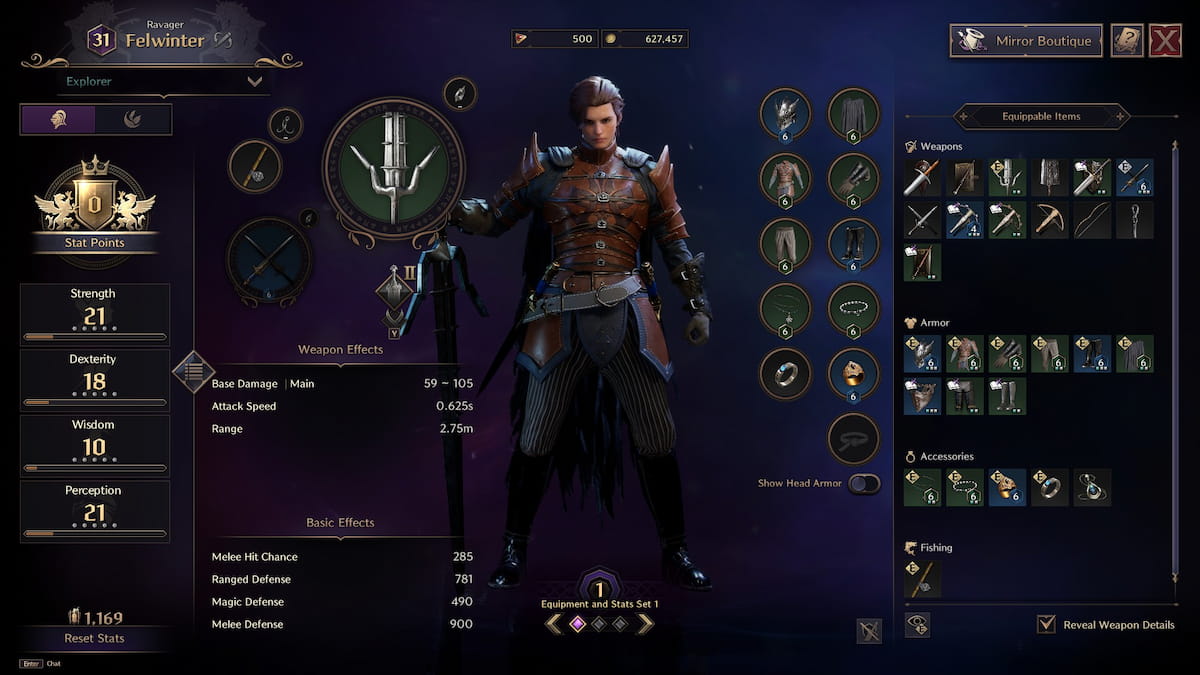Open the Mirror Boutique shop
Screen dimensions: 1200x675
pyautogui.click(x=1026, y=41)
